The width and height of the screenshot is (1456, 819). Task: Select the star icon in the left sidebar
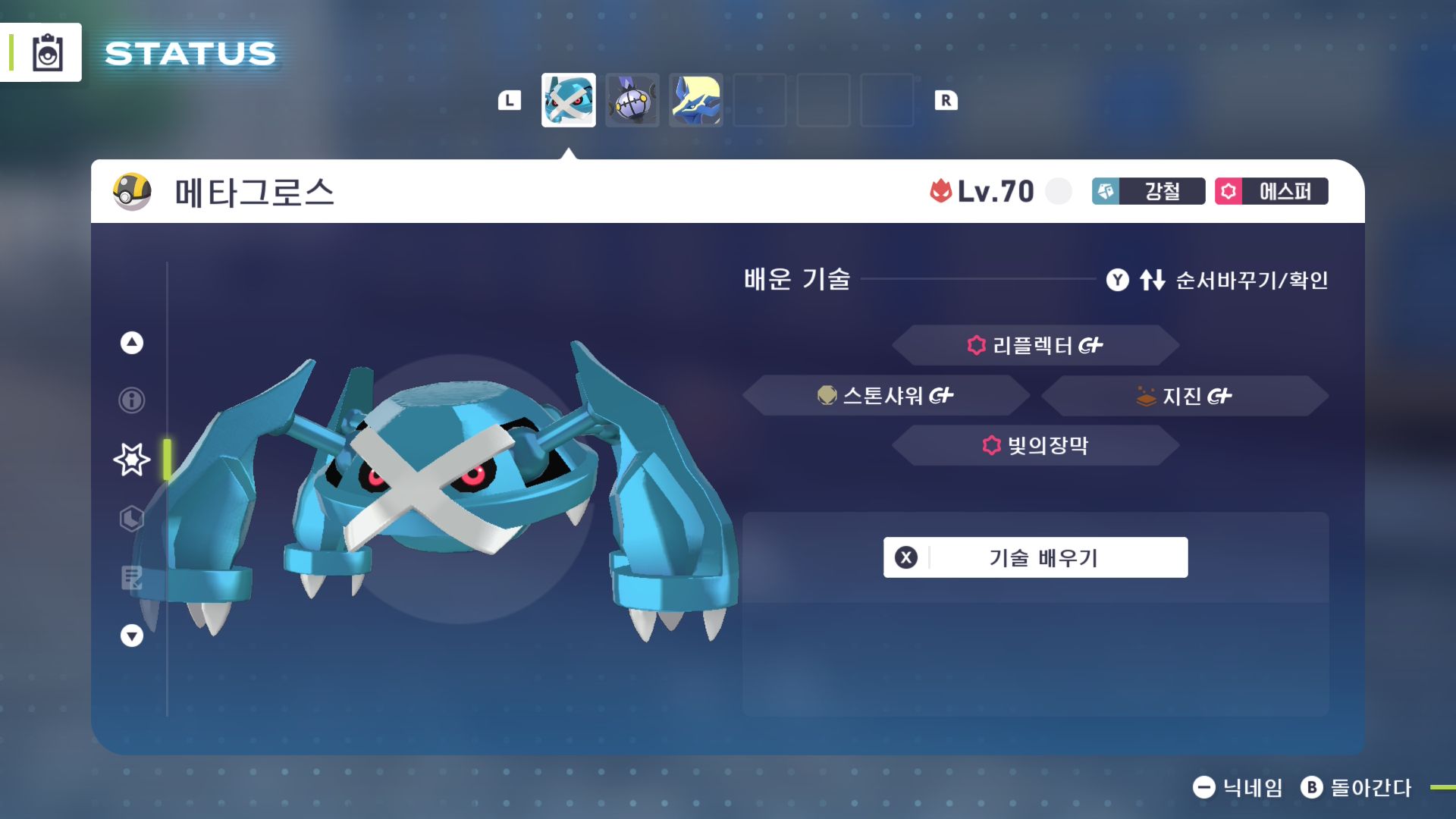pos(130,458)
